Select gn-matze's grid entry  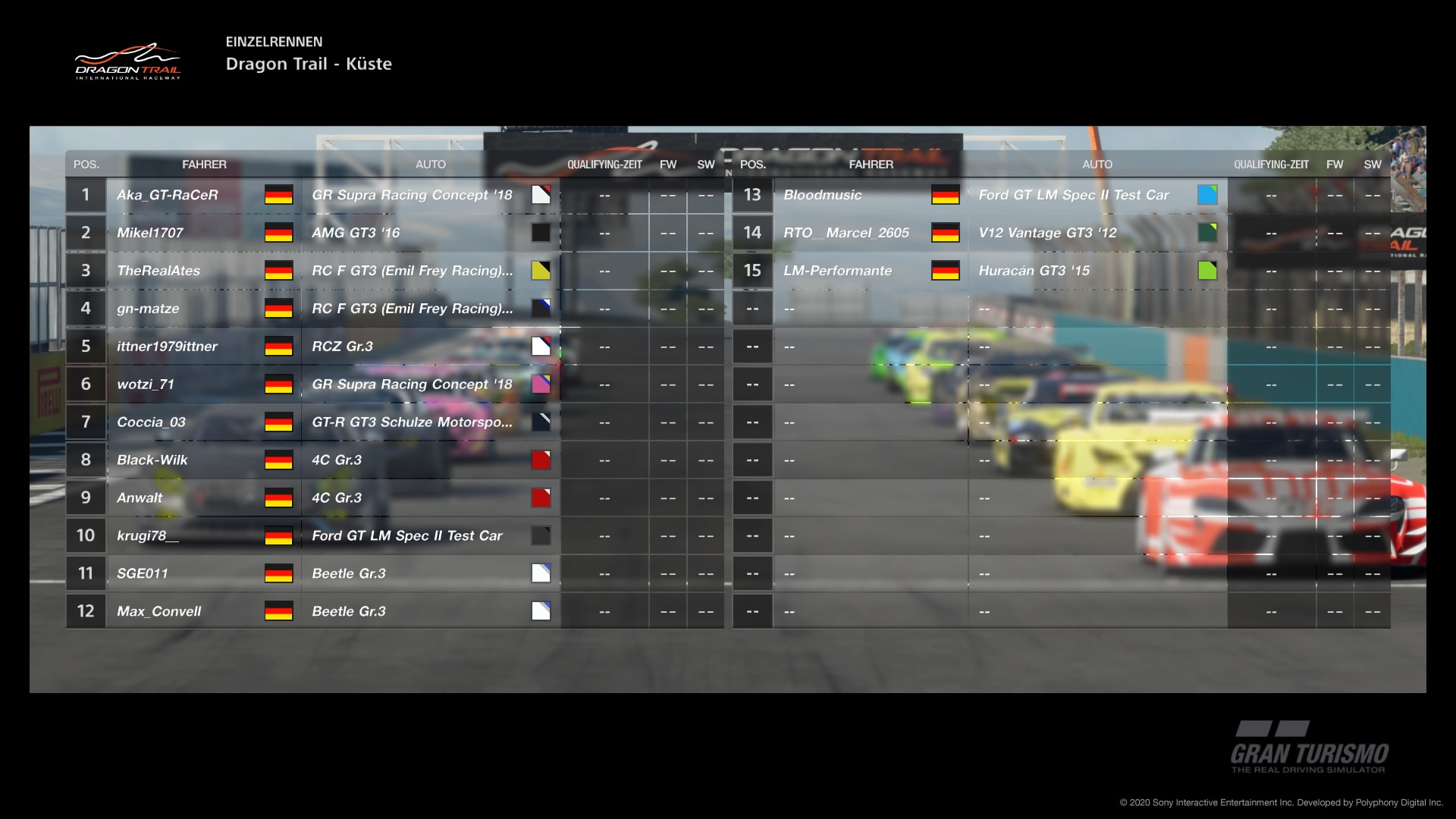click(149, 309)
